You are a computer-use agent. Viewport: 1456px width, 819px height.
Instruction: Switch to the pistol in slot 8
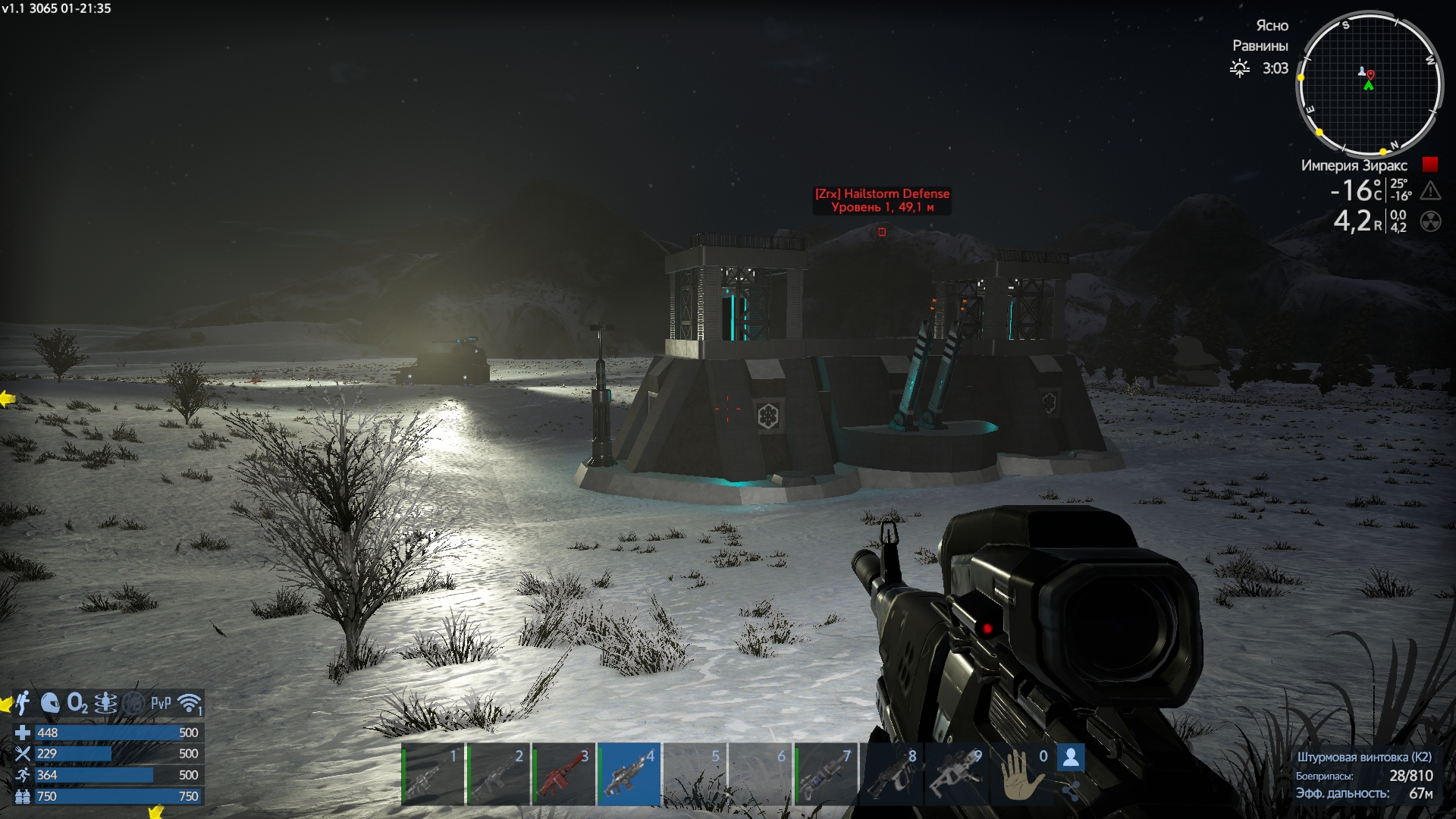coord(891,774)
